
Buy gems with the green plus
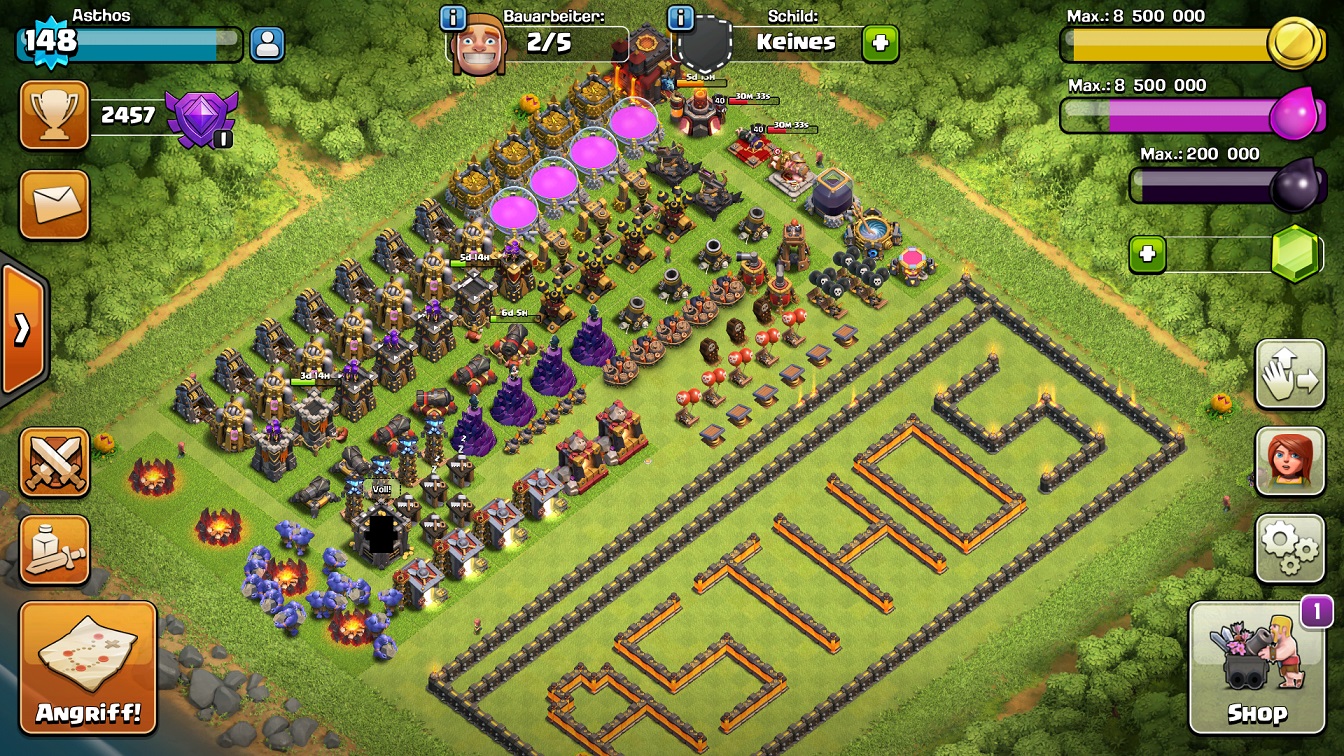[x=1147, y=255]
